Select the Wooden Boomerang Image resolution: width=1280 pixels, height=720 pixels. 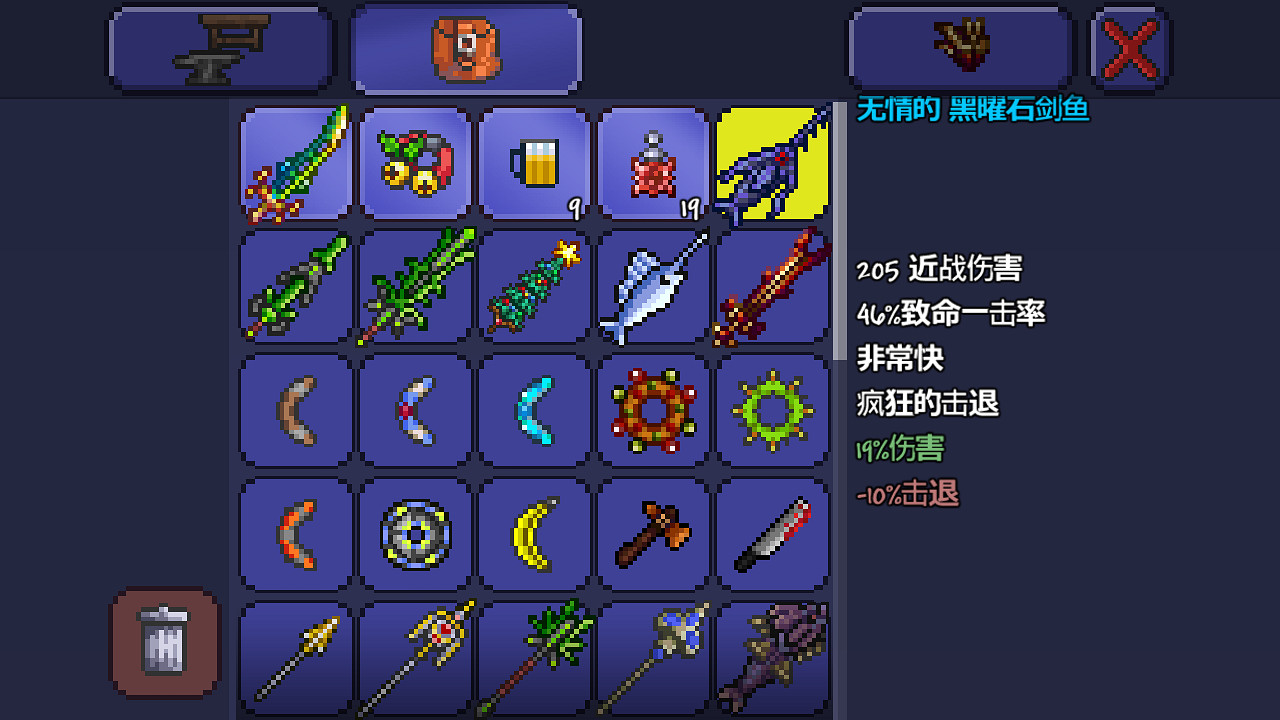tap(295, 410)
